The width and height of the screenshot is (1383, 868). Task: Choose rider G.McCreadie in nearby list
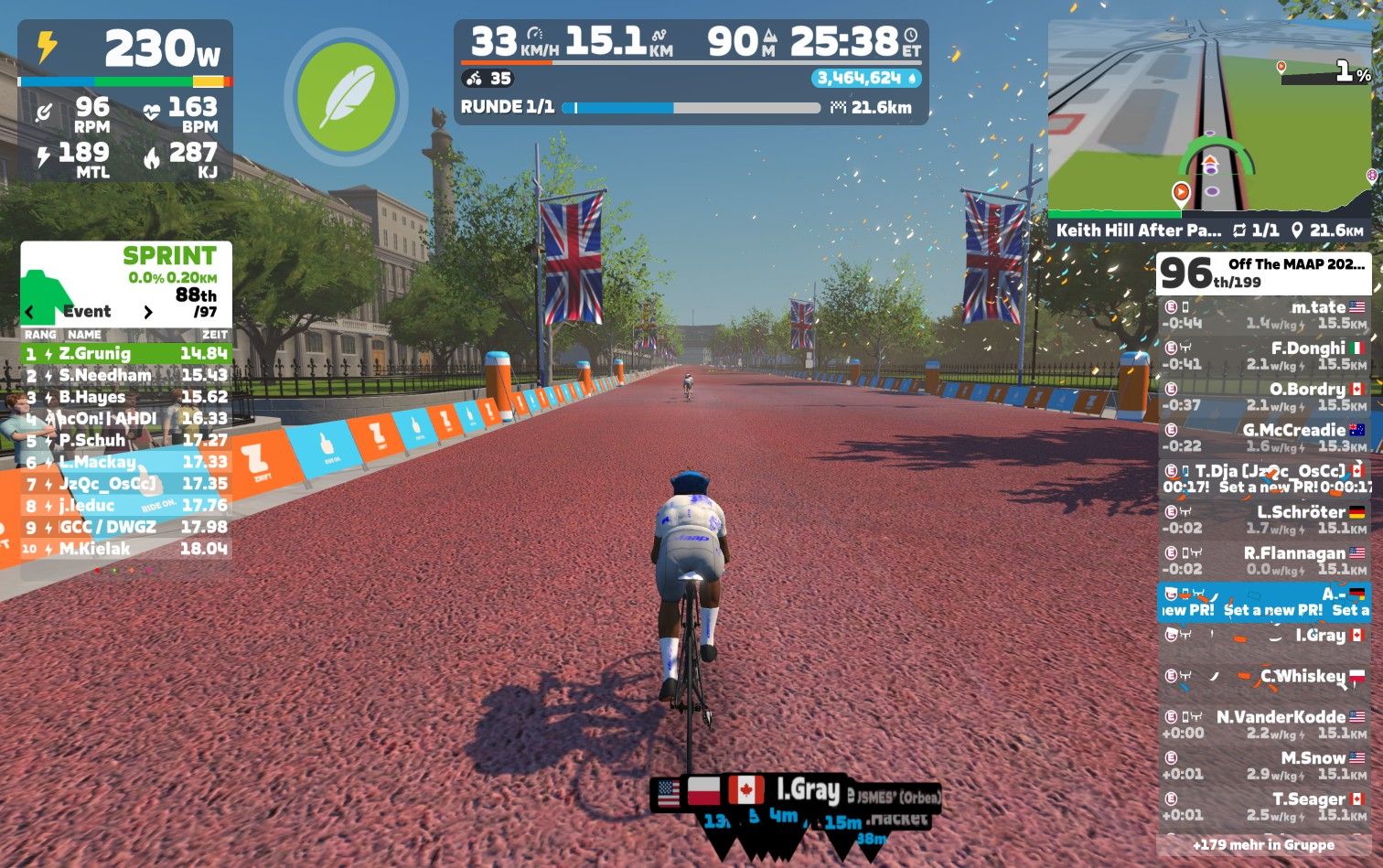(x=1264, y=437)
